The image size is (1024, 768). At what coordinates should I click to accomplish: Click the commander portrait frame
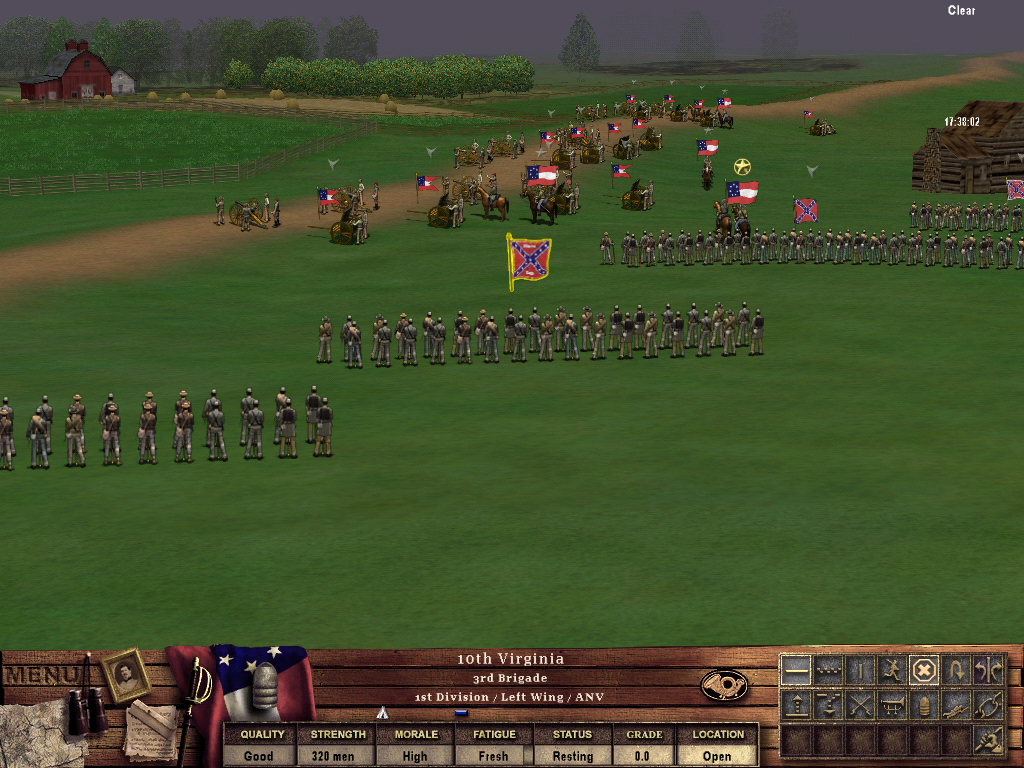click(126, 675)
